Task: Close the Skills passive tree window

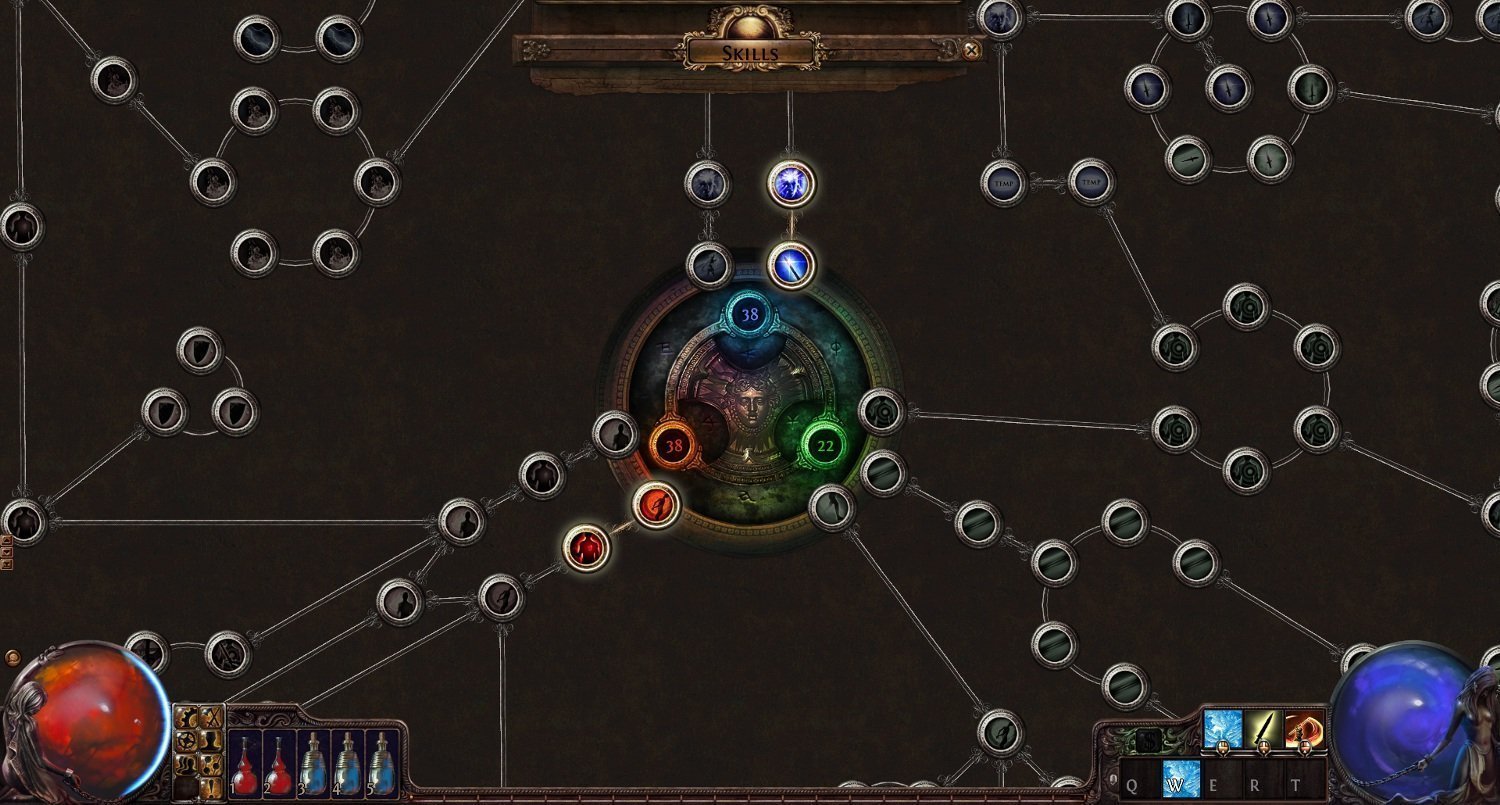Action: [x=971, y=49]
